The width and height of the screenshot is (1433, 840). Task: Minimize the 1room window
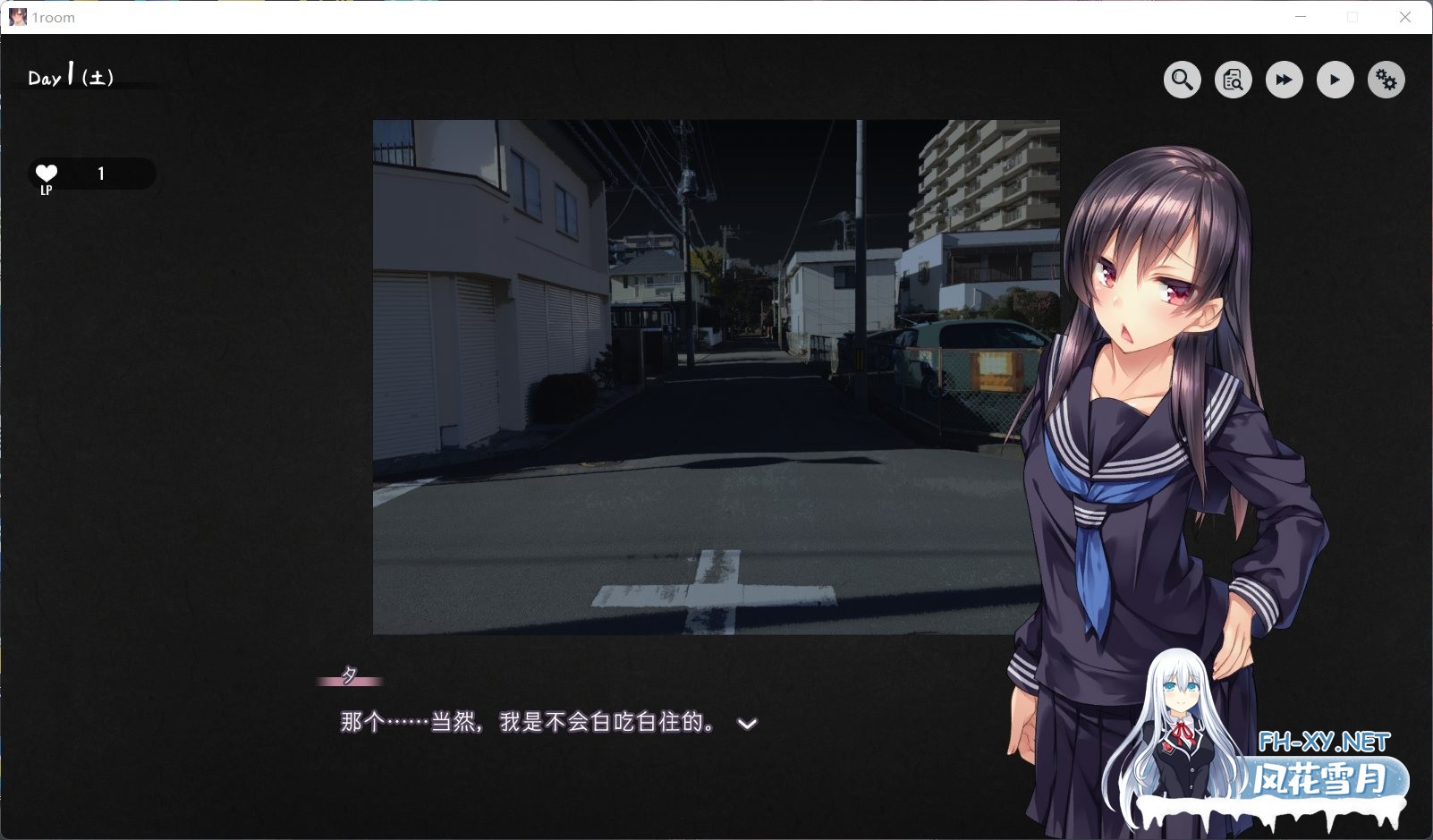click(1301, 17)
